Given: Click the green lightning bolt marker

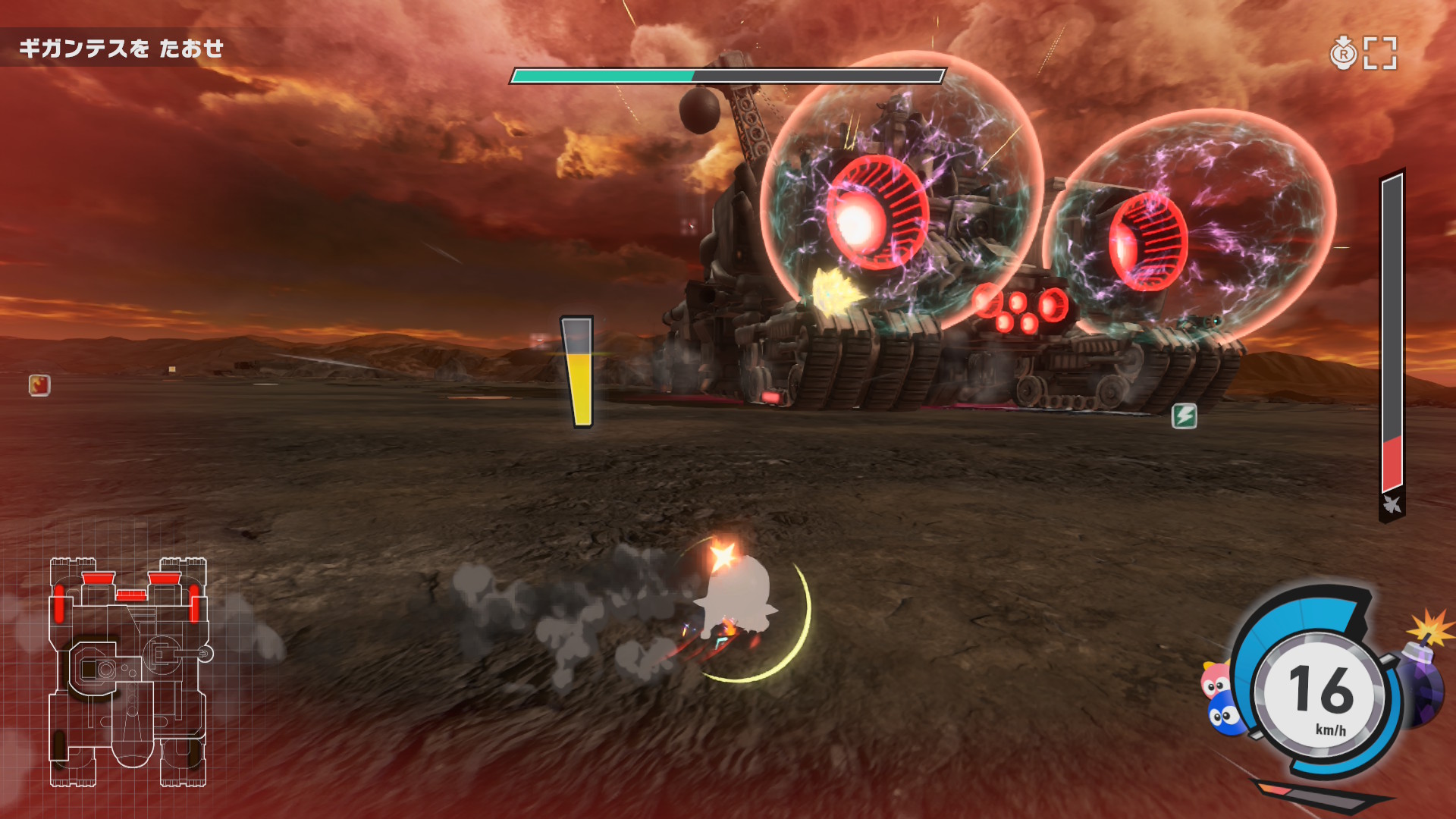Looking at the screenshot, I should point(1184,416).
